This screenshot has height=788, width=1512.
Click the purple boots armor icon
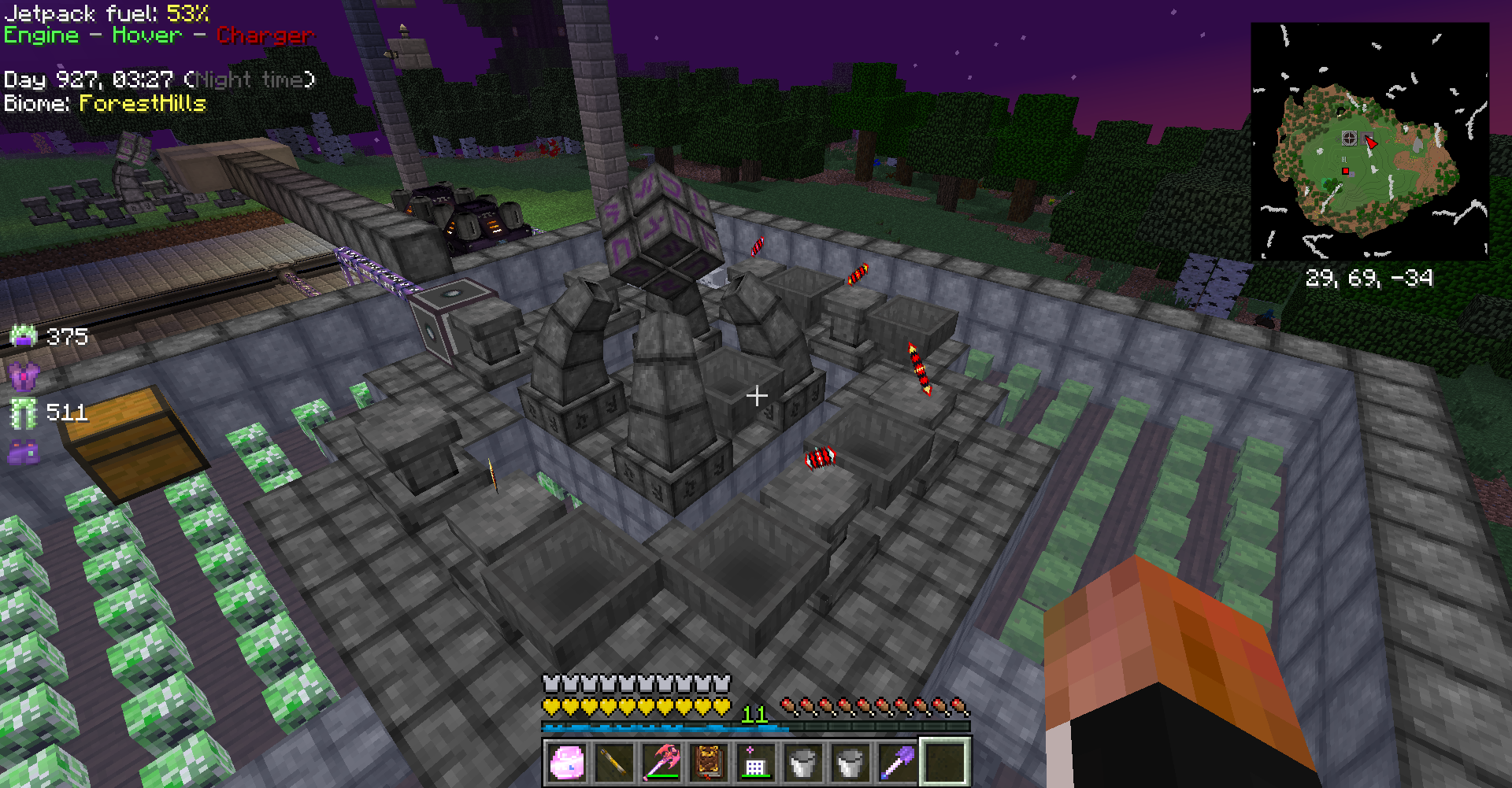click(x=23, y=451)
